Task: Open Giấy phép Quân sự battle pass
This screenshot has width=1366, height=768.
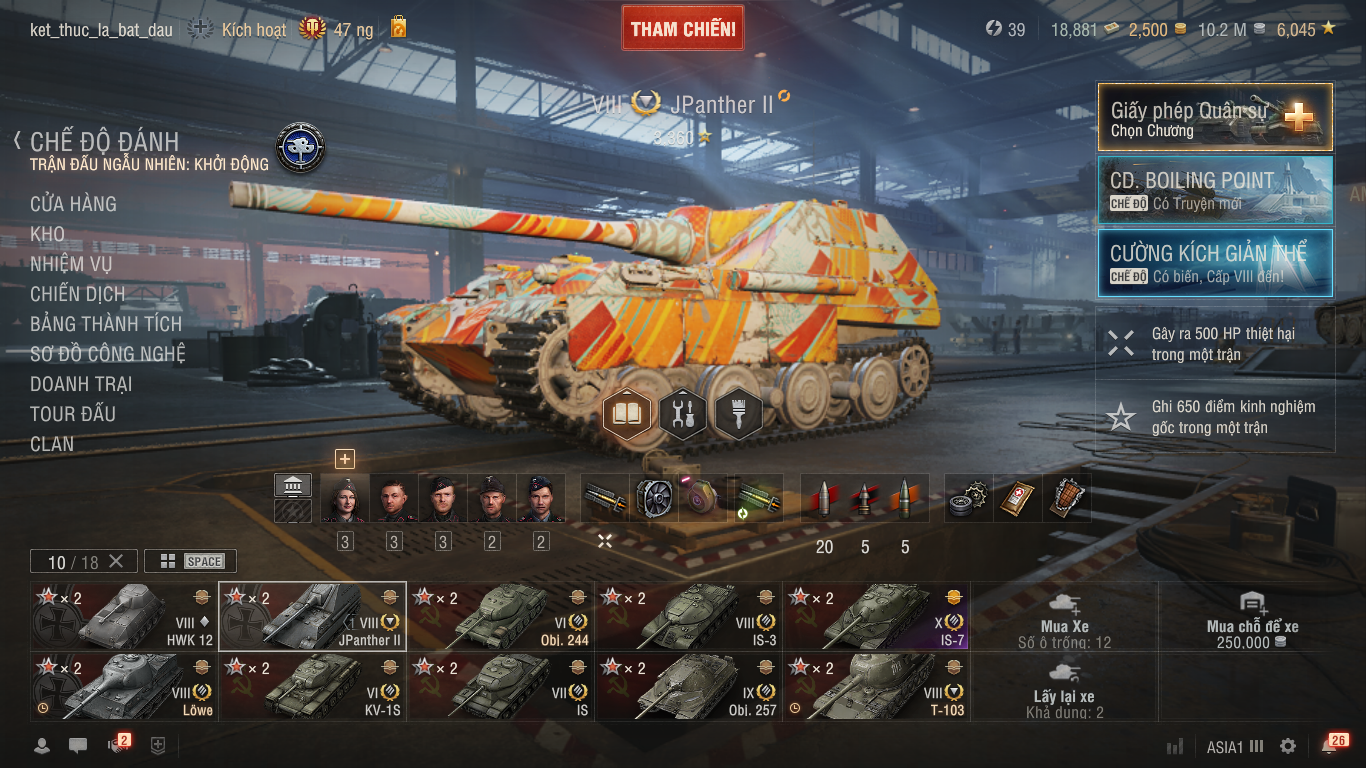Action: (1214, 117)
